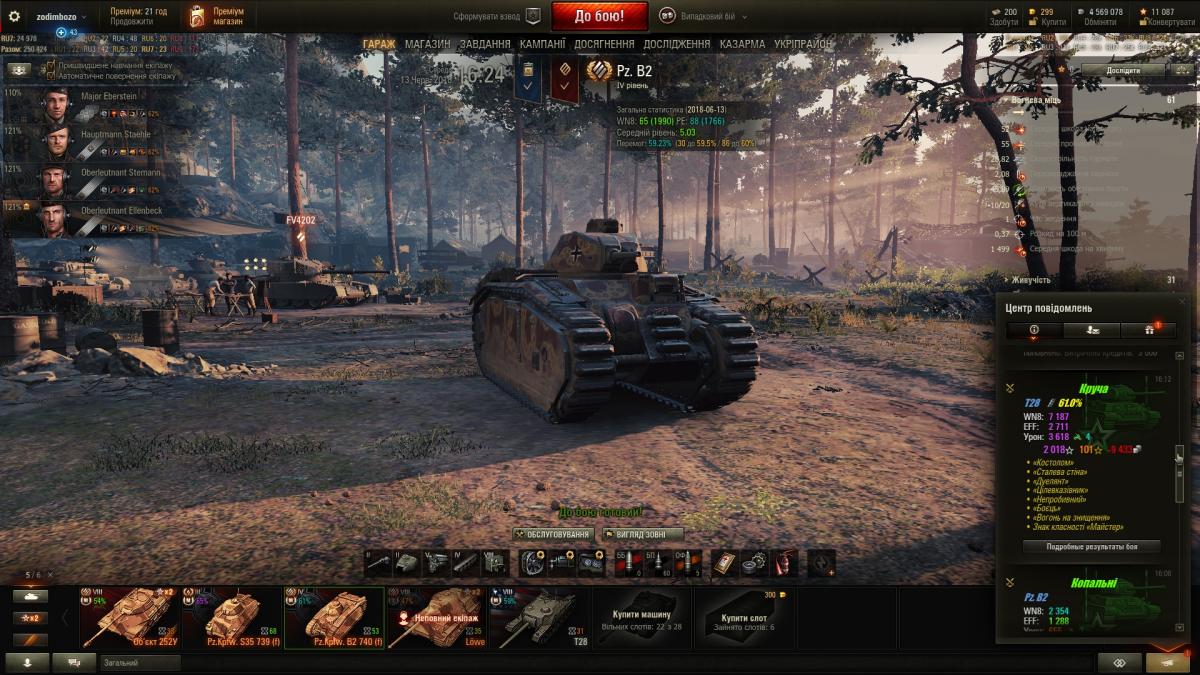Open the ДОСЯГНЕННЯ achievements tab

point(604,44)
